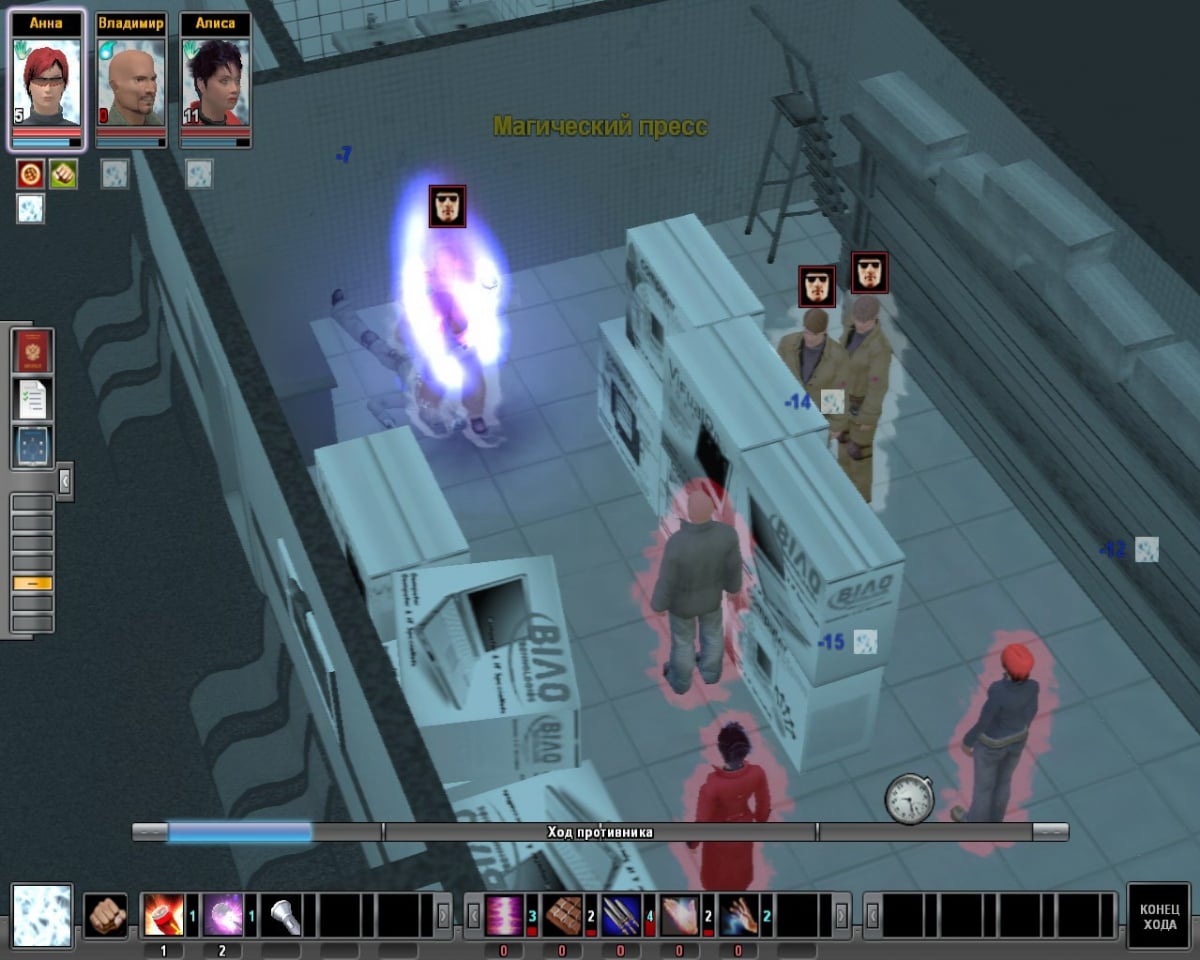The image size is (1200, 960).
Task: Open the red passport character sheet
Action: tap(33, 351)
